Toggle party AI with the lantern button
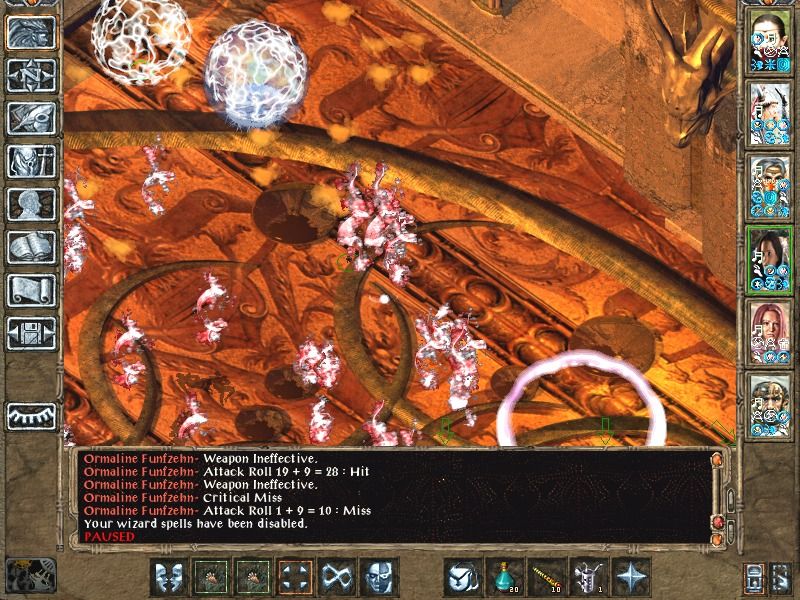 click(754, 577)
